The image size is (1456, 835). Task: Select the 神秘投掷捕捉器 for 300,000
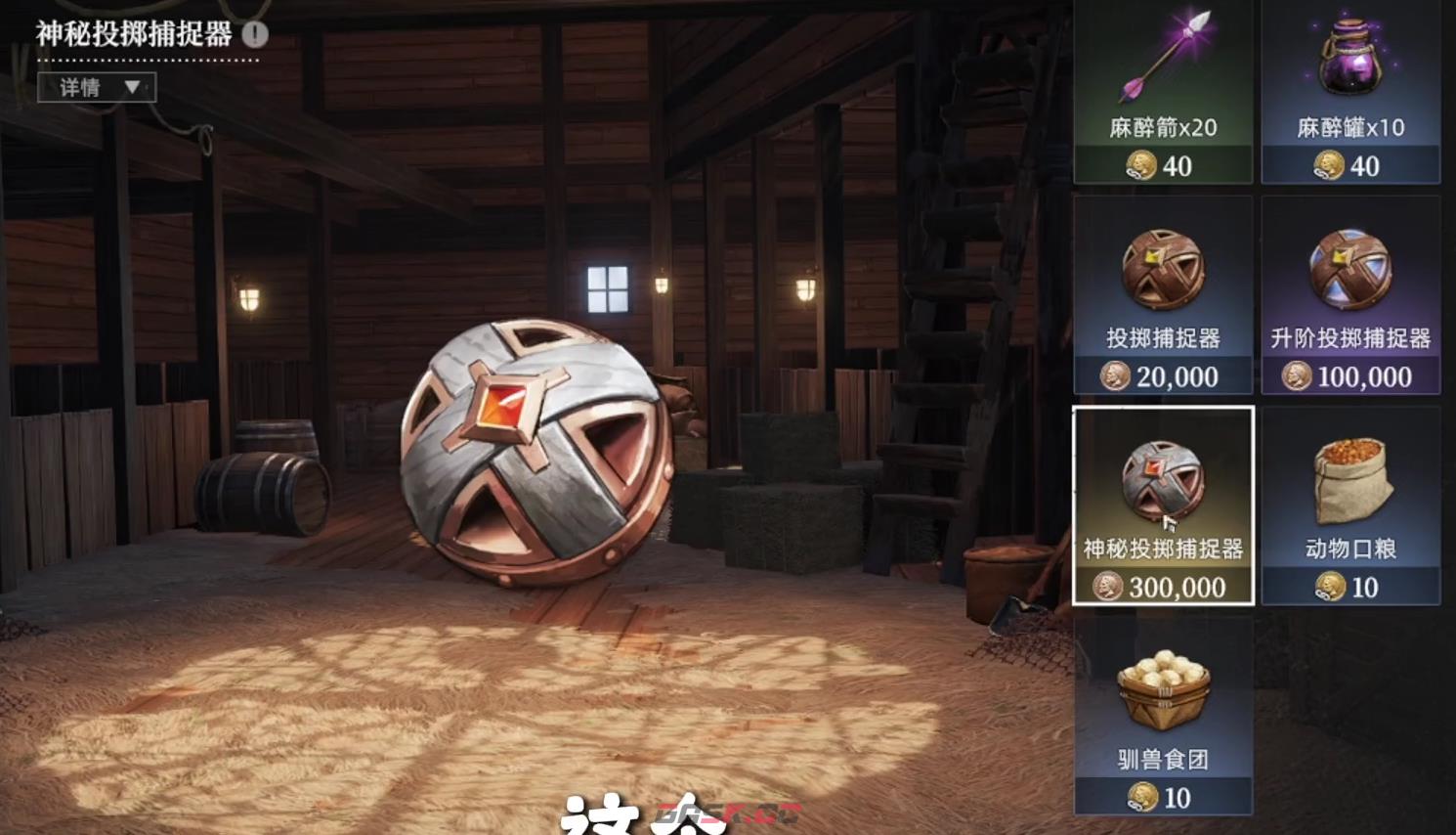click(1163, 505)
